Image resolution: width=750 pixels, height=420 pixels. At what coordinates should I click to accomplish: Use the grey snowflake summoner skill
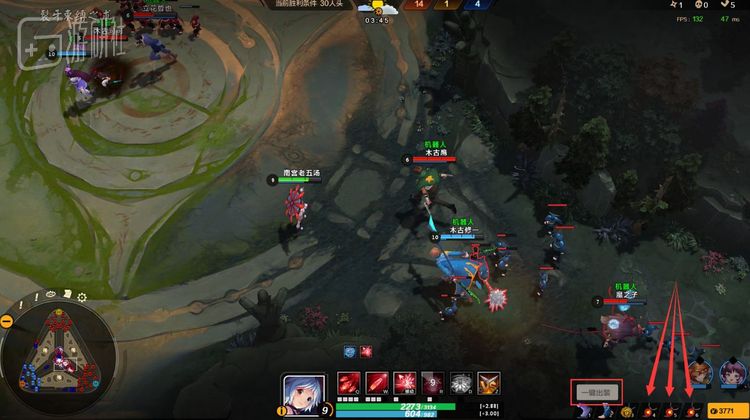coord(461,383)
